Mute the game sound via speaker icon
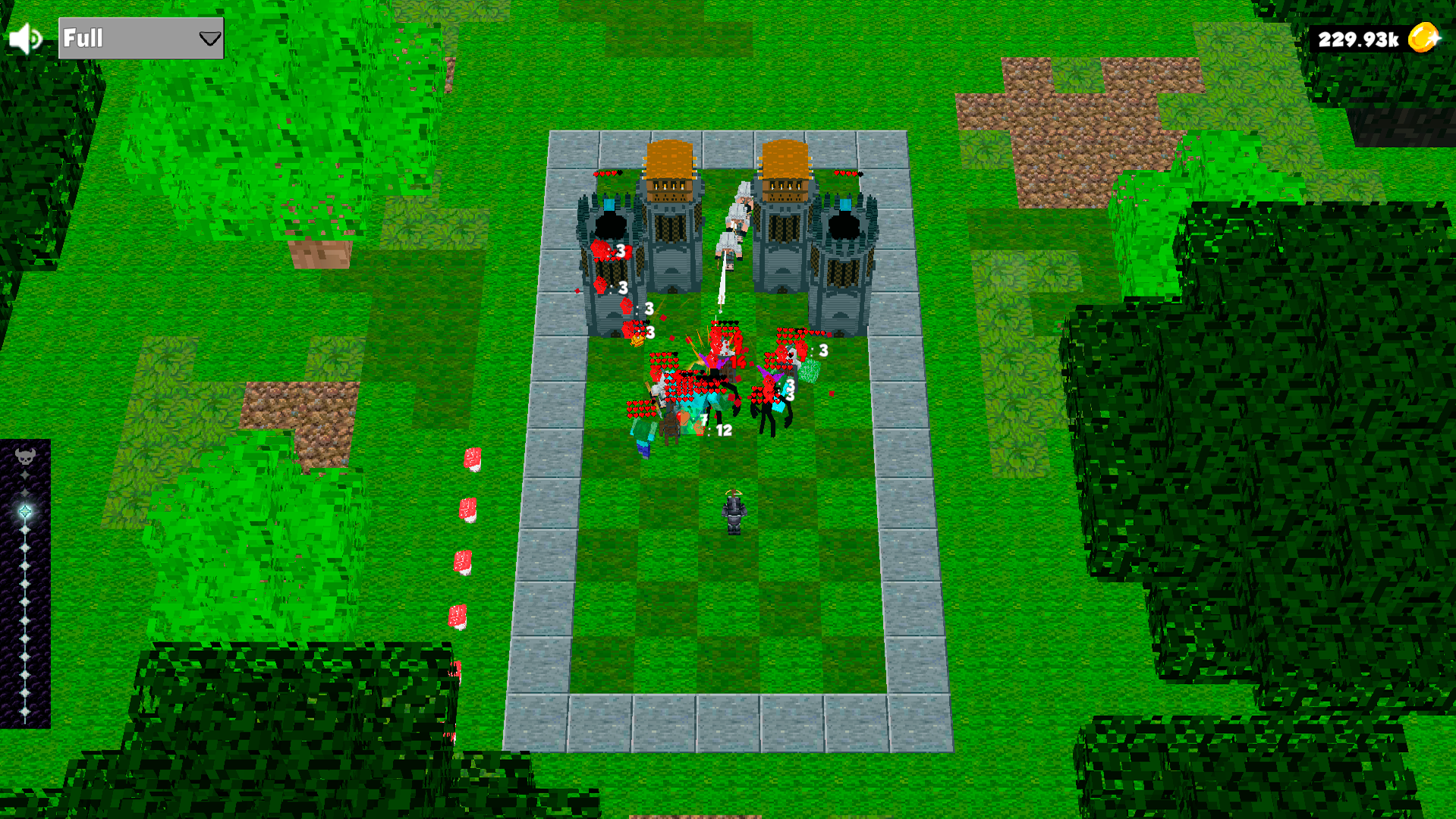 pyautogui.click(x=24, y=37)
